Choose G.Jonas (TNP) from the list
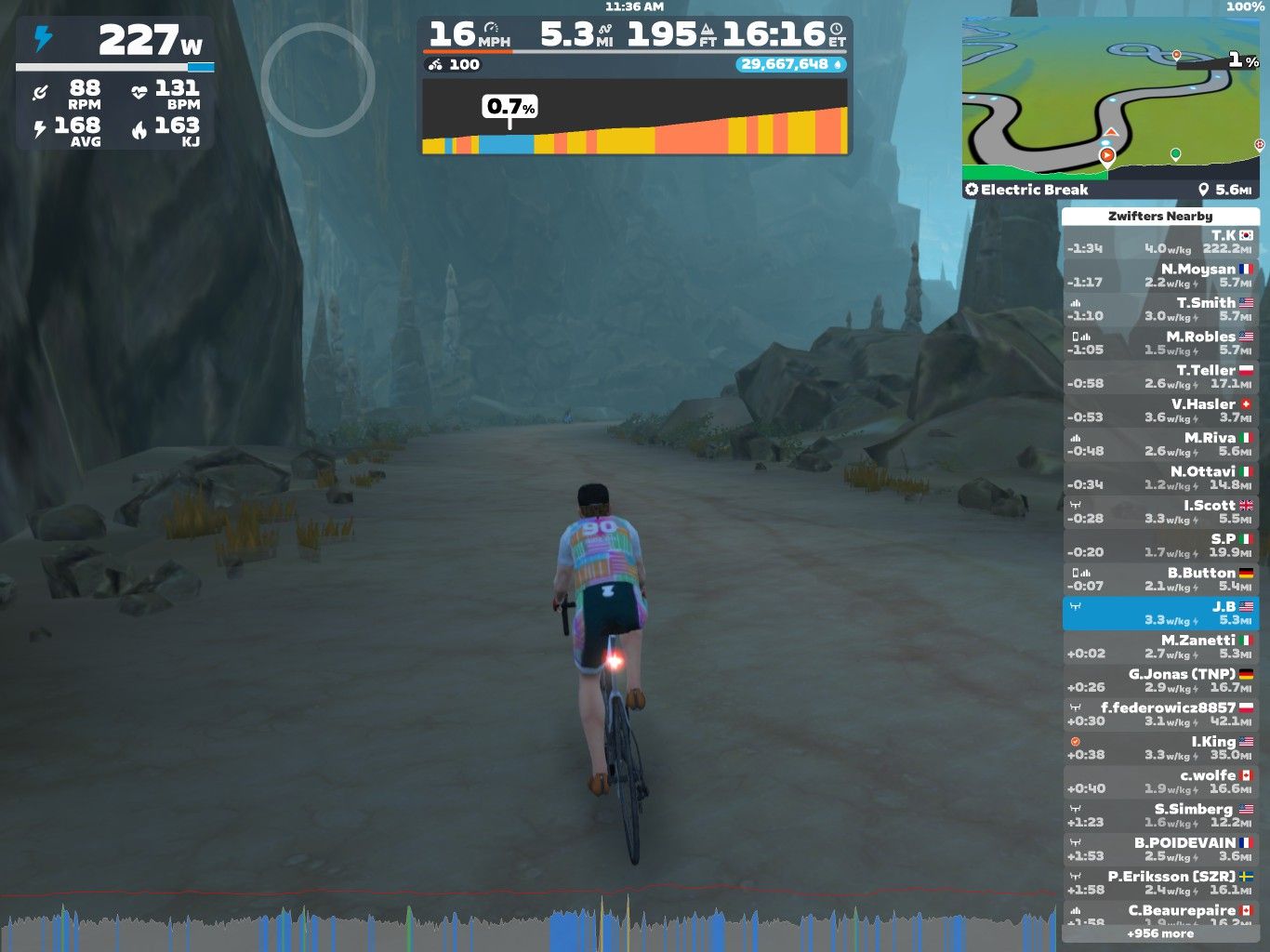 click(1160, 680)
